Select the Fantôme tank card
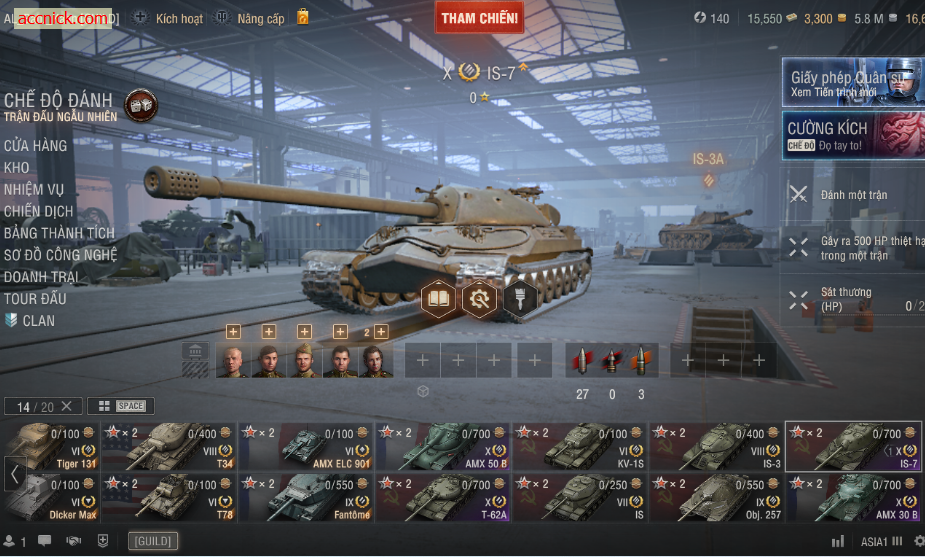925x557 pixels. (306, 498)
